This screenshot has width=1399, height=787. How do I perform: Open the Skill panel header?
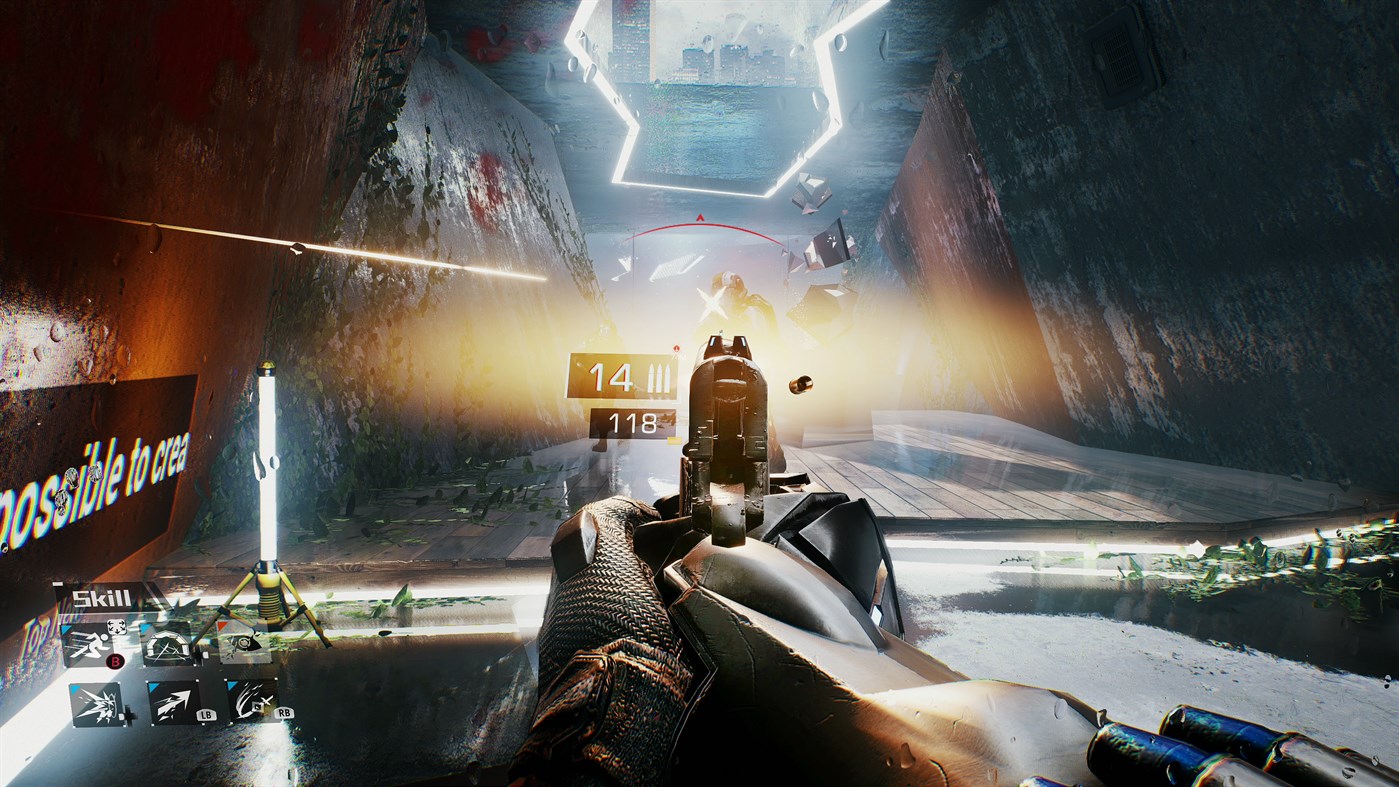coord(101,596)
